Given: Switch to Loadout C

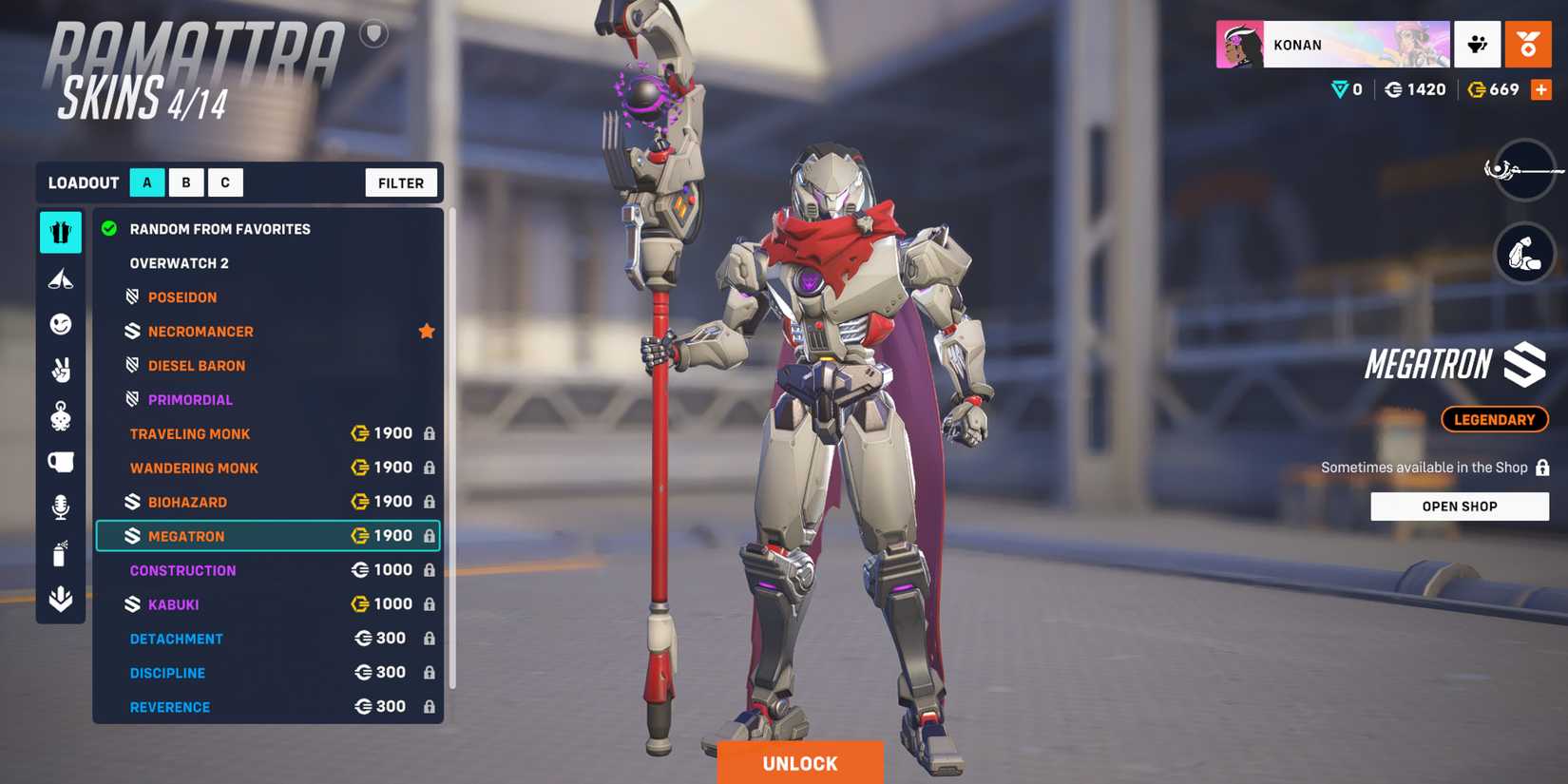Looking at the screenshot, I should (x=225, y=182).
